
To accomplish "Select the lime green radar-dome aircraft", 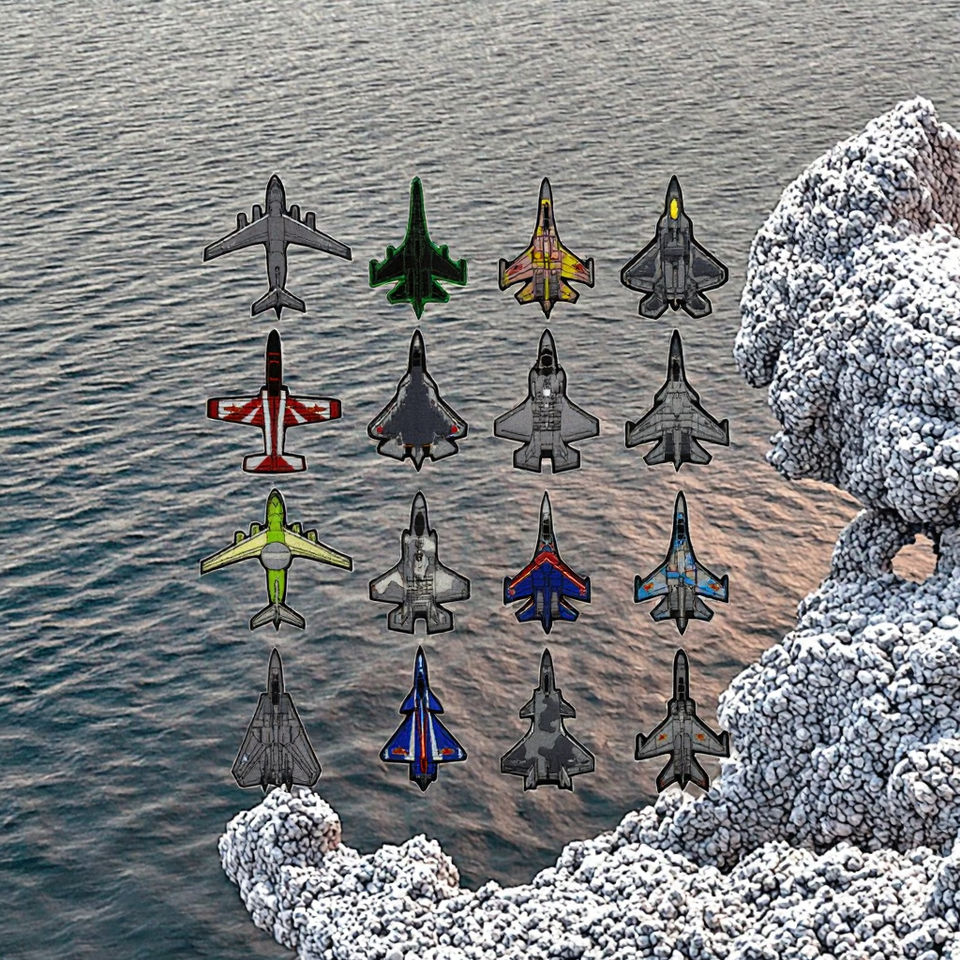I will point(275,558).
